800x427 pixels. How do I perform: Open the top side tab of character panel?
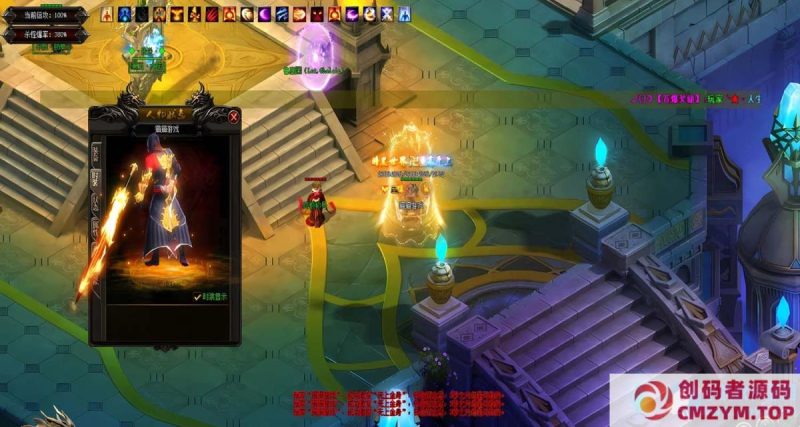tap(96, 153)
